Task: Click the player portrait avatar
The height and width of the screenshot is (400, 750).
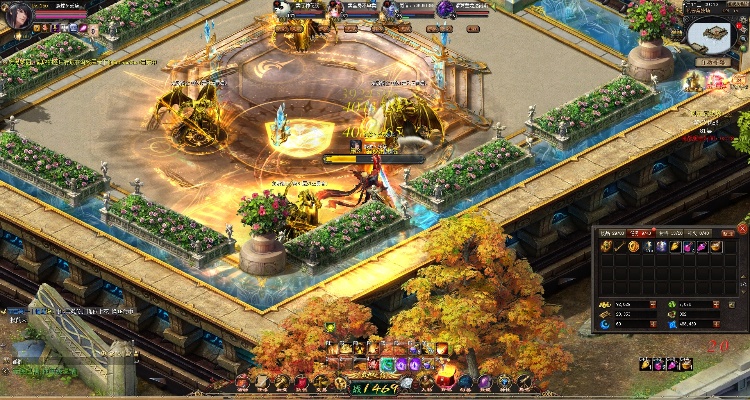Action: [15, 13]
